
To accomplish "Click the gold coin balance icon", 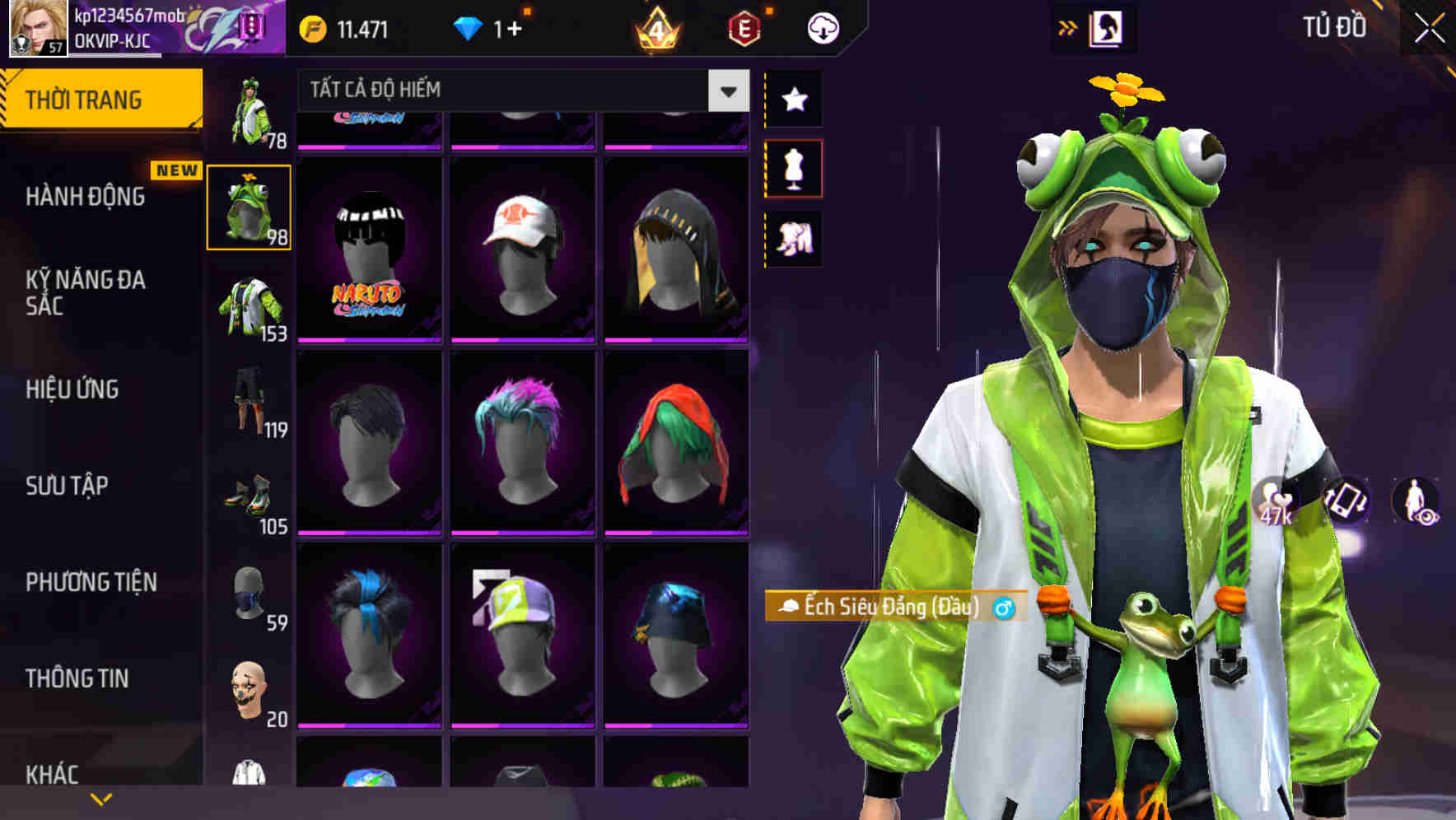I will (x=310, y=27).
